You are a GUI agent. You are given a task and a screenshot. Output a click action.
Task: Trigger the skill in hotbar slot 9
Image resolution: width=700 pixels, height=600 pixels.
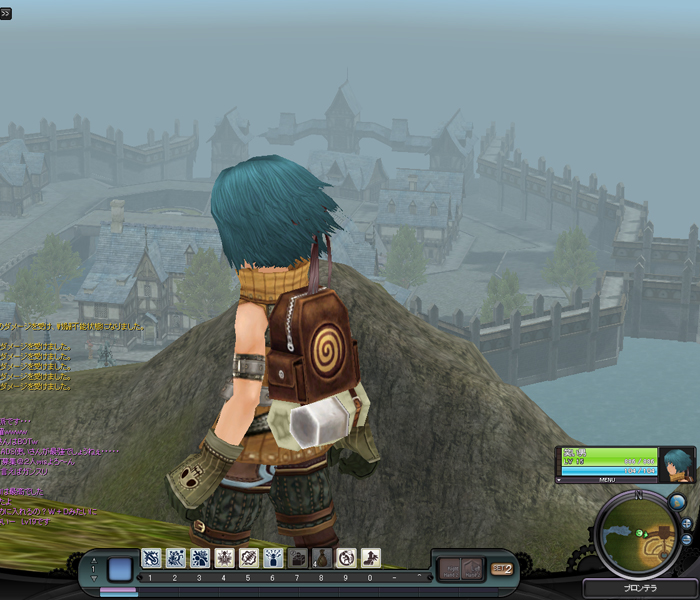click(x=346, y=558)
